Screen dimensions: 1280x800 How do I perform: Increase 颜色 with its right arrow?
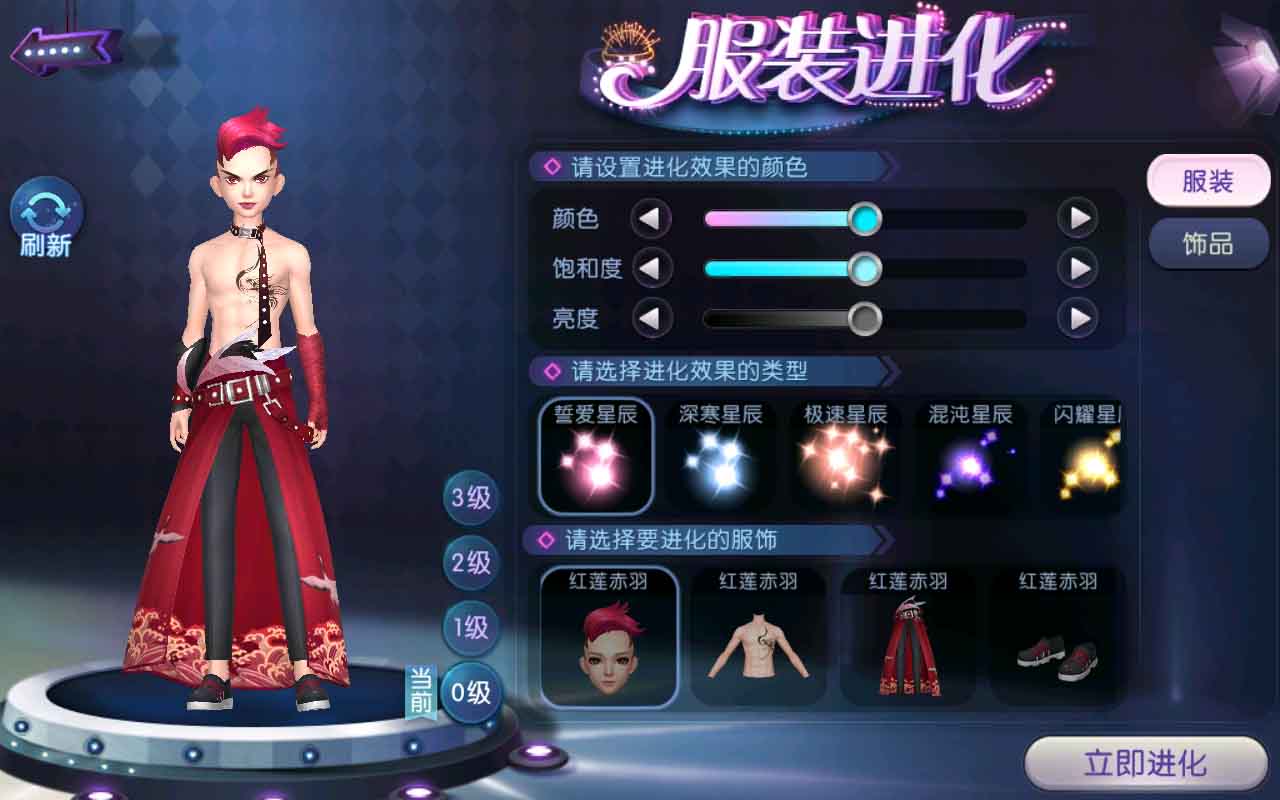[1078, 218]
